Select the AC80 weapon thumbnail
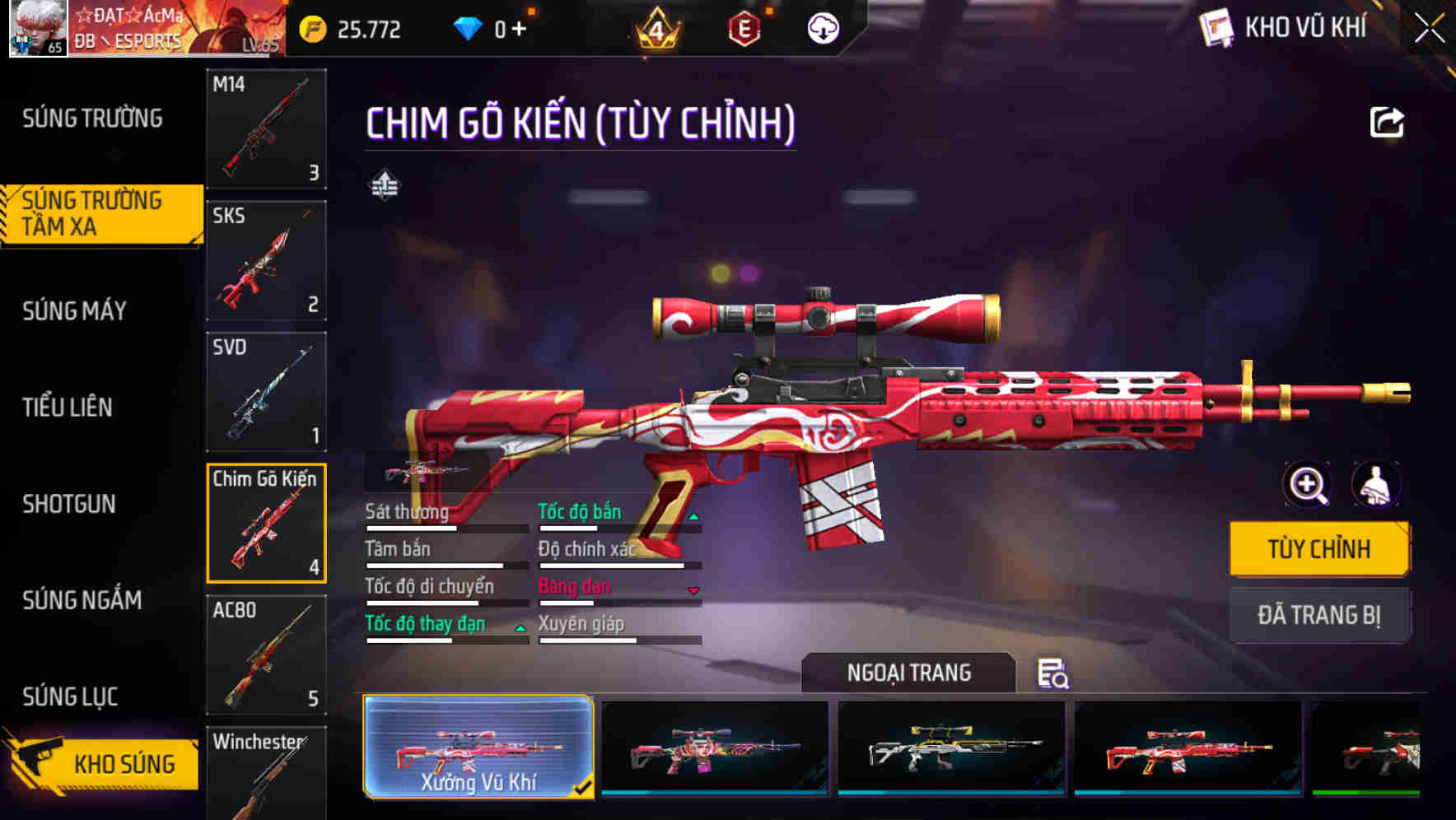This screenshot has height=820, width=1456. 265,655
